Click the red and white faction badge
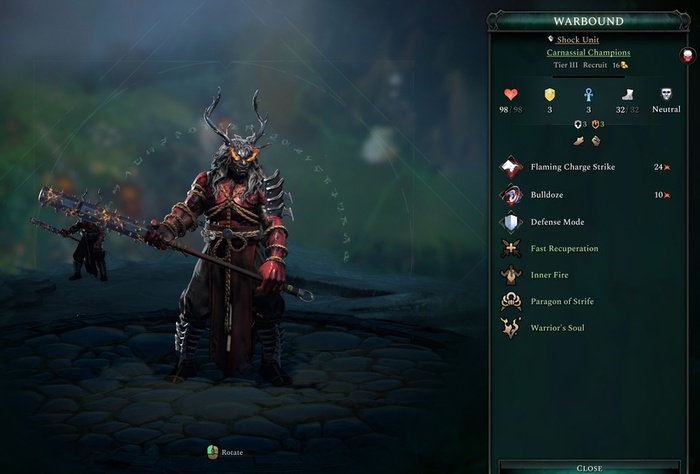Image resolution: width=700 pixels, height=474 pixels. [687, 56]
